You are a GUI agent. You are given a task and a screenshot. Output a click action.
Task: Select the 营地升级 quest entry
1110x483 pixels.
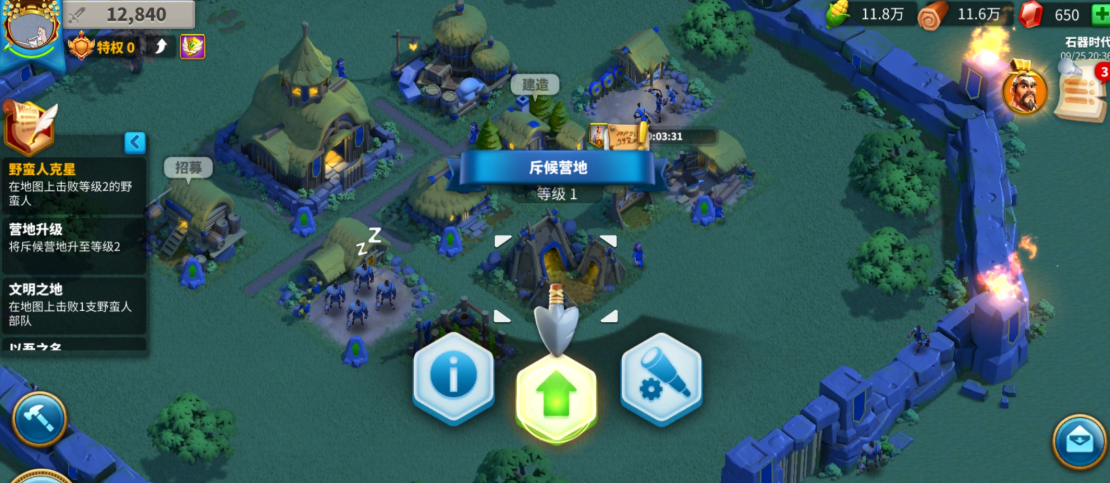pos(72,238)
